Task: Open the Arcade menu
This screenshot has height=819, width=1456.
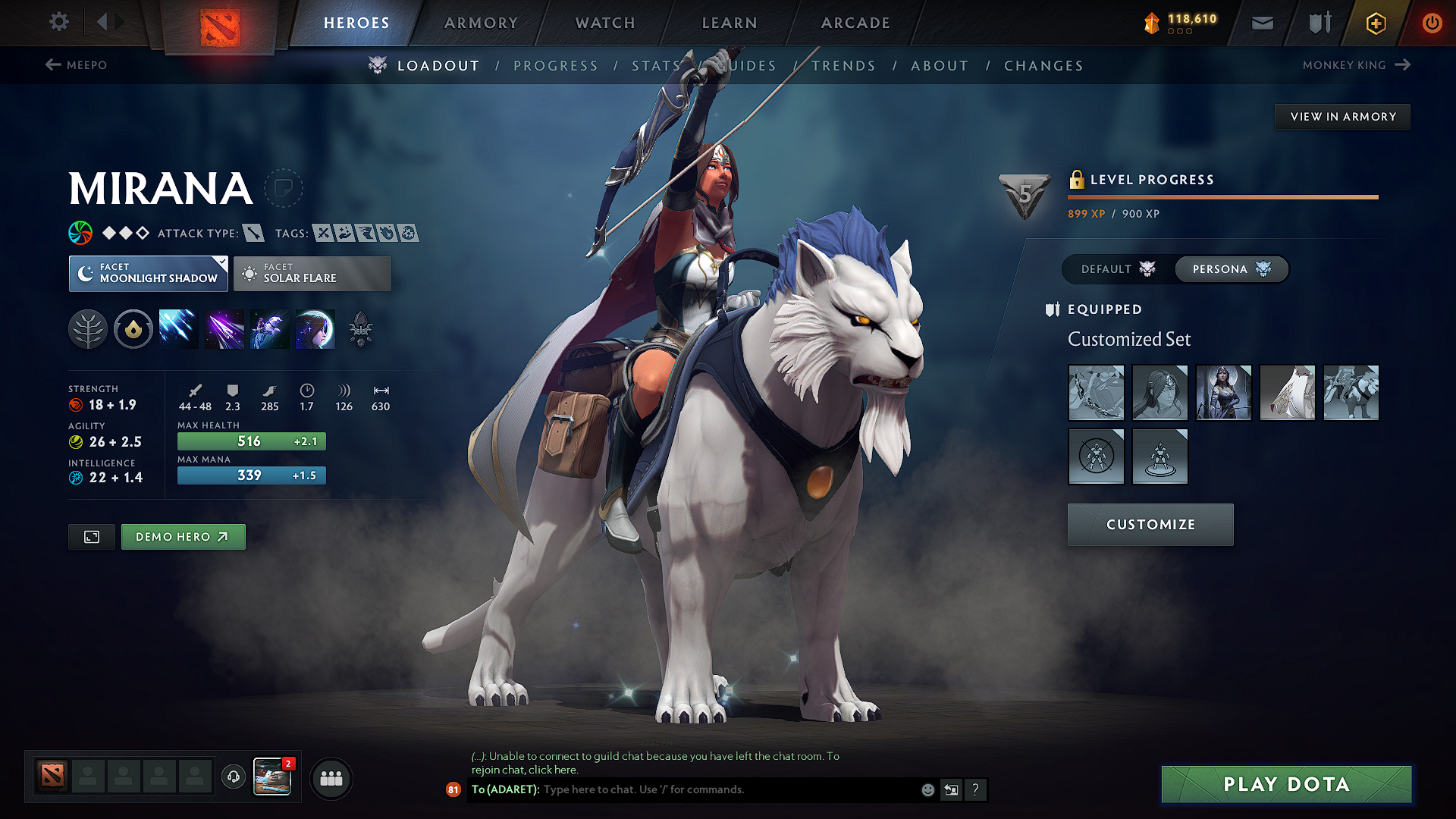Action: click(855, 23)
